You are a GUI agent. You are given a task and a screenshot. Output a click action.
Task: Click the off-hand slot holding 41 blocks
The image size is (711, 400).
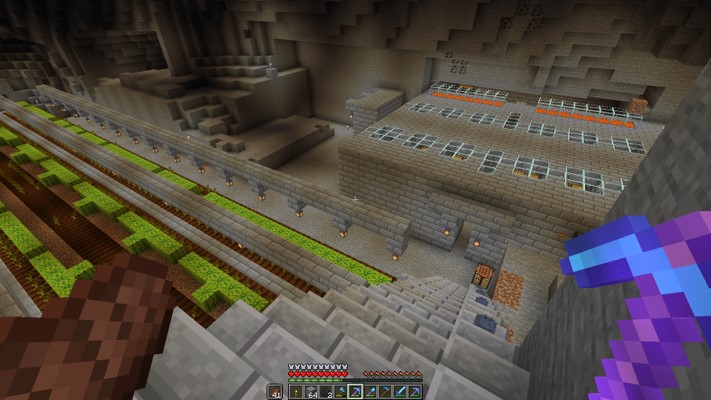tap(275, 392)
